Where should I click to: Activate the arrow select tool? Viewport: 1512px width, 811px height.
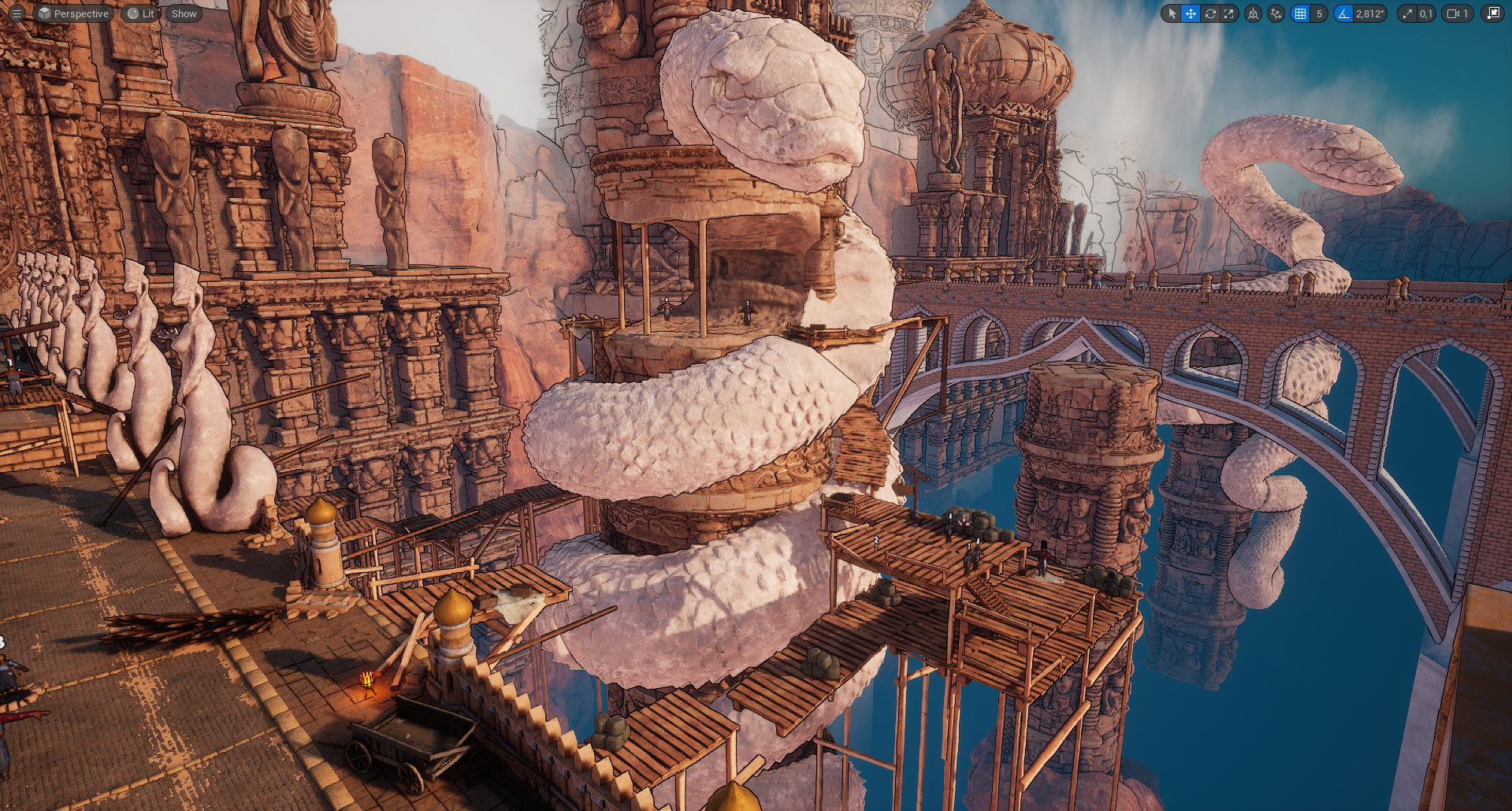click(1172, 13)
